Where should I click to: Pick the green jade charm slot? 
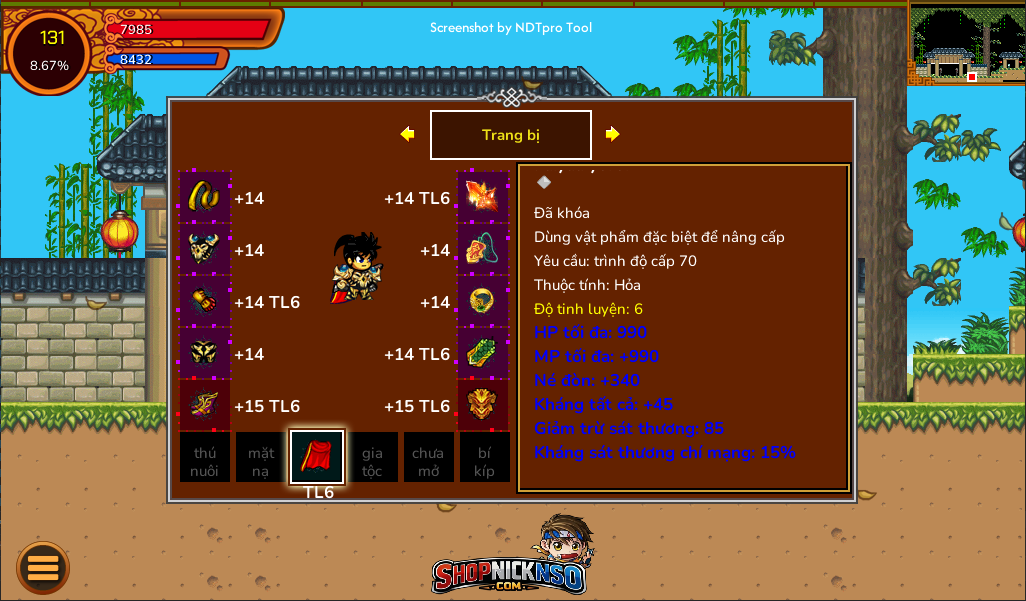[x=483, y=353]
